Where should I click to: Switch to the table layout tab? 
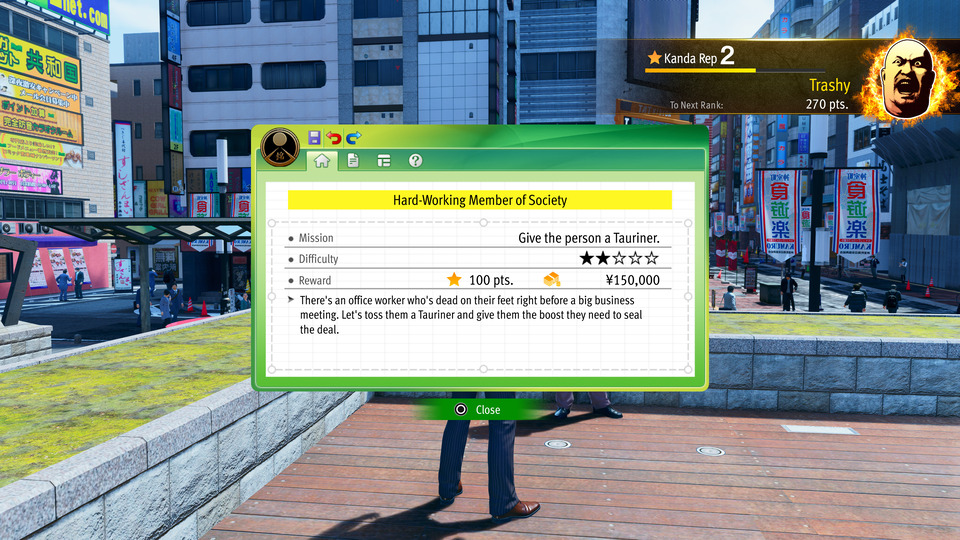tap(384, 160)
